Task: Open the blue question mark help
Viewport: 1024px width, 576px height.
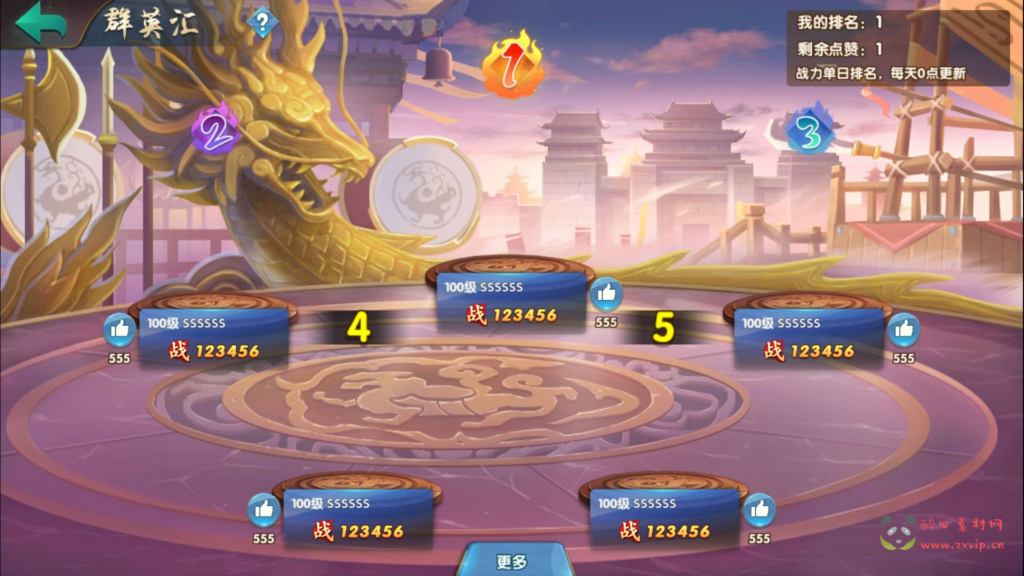Action: point(261,22)
